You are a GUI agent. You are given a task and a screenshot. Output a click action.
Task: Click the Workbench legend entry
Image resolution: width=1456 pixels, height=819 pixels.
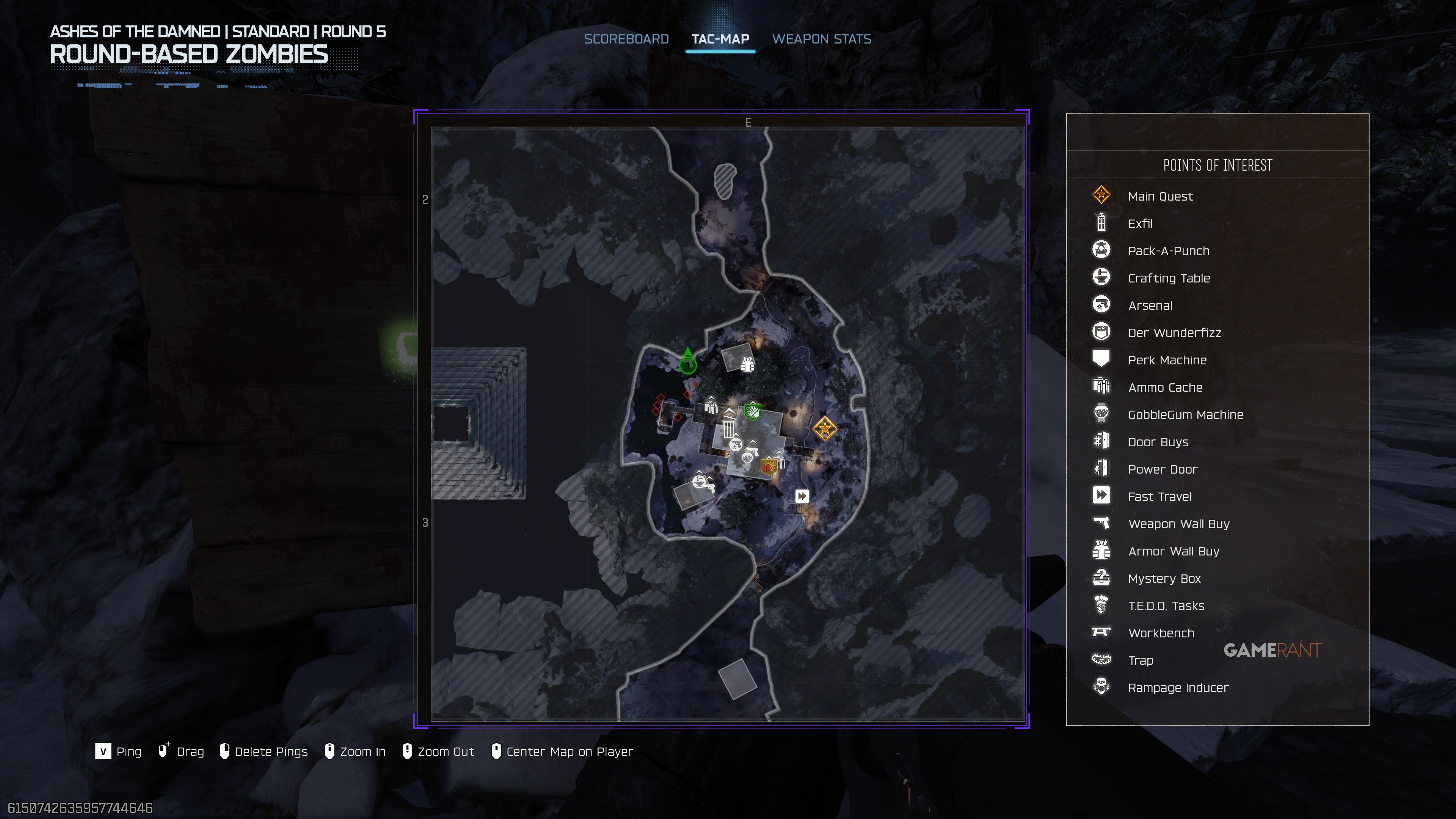coord(1161,633)
